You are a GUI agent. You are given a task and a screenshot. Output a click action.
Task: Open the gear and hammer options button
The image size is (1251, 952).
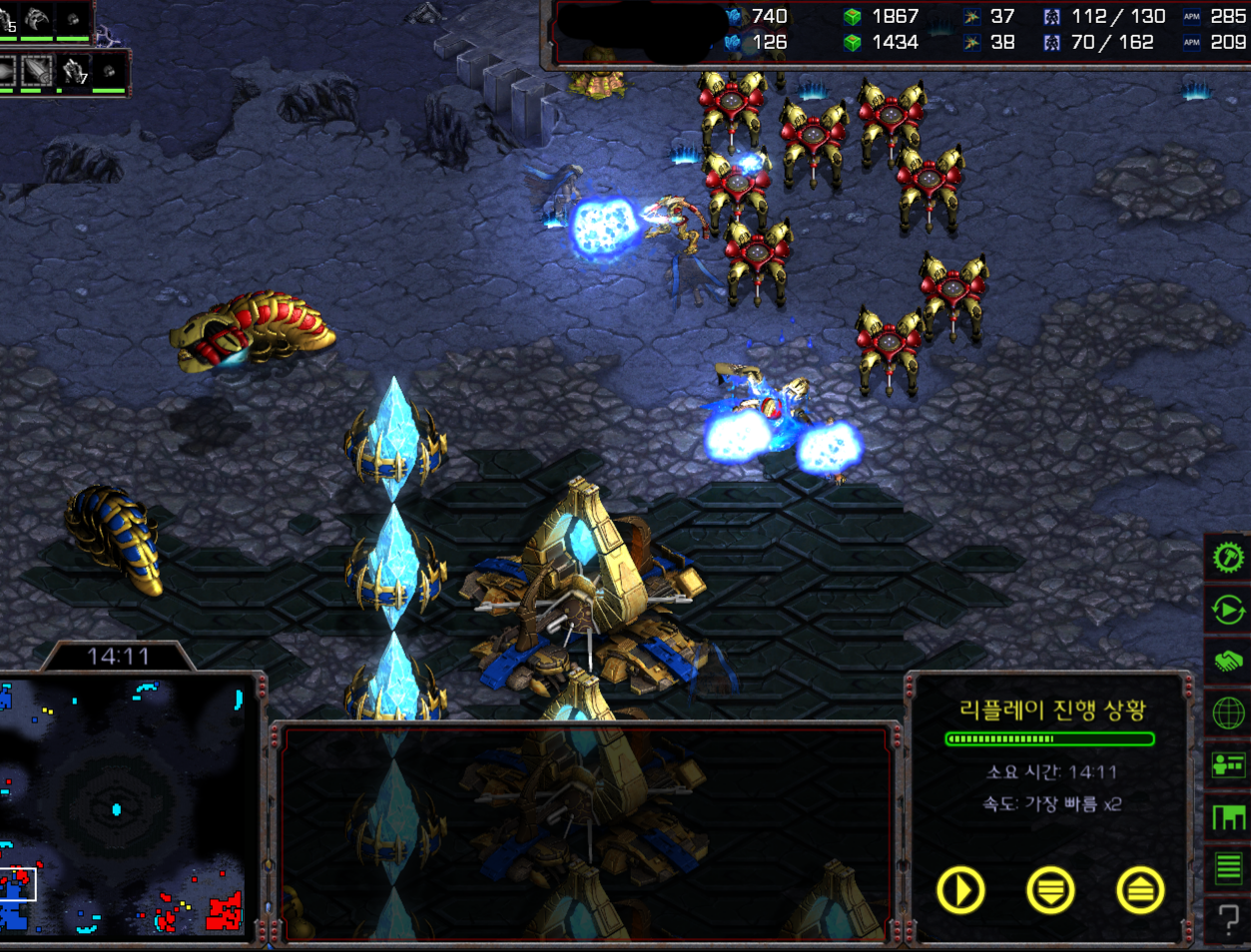coord(1228,557)
